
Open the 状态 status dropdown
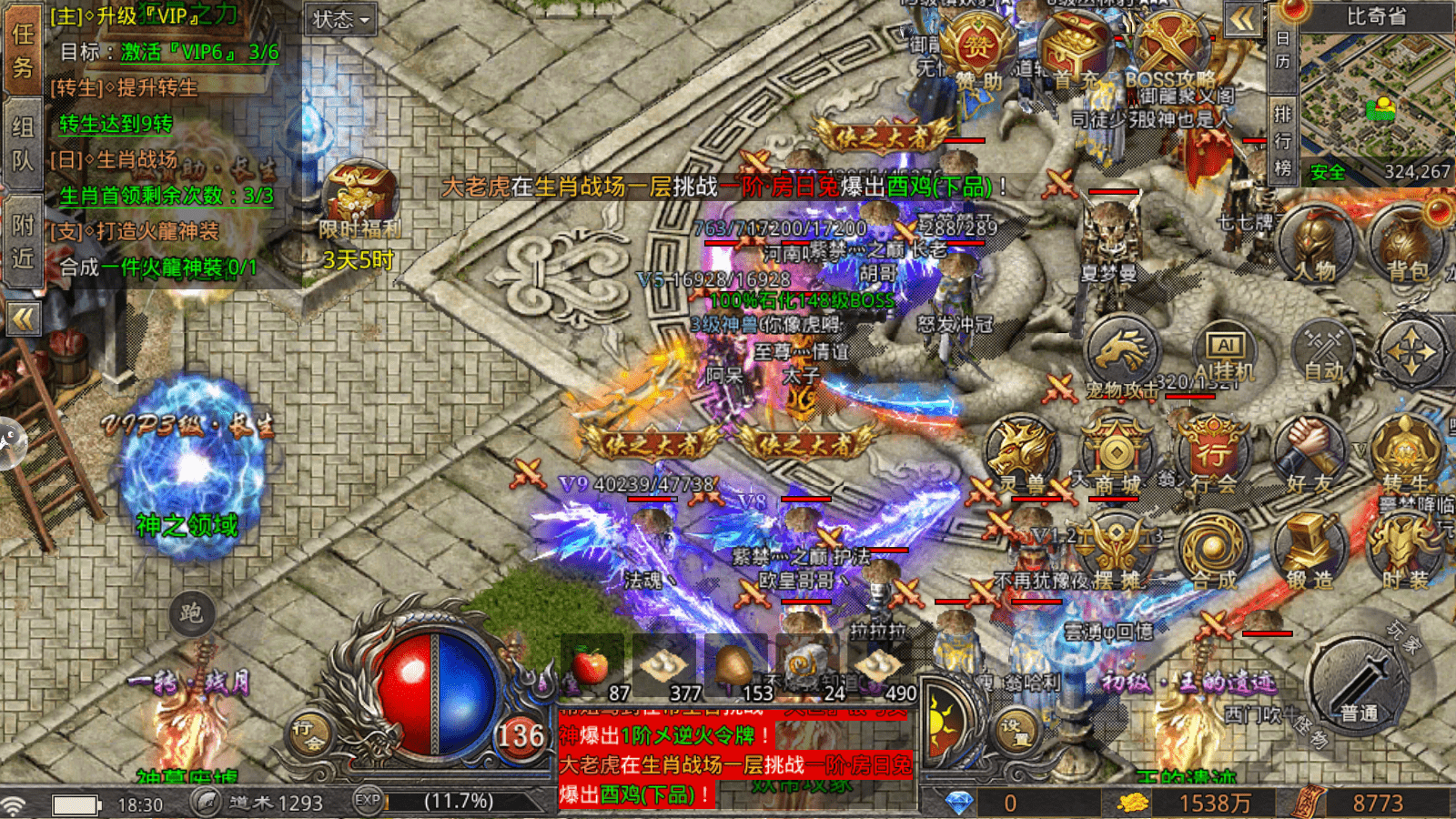coord(341,19)
